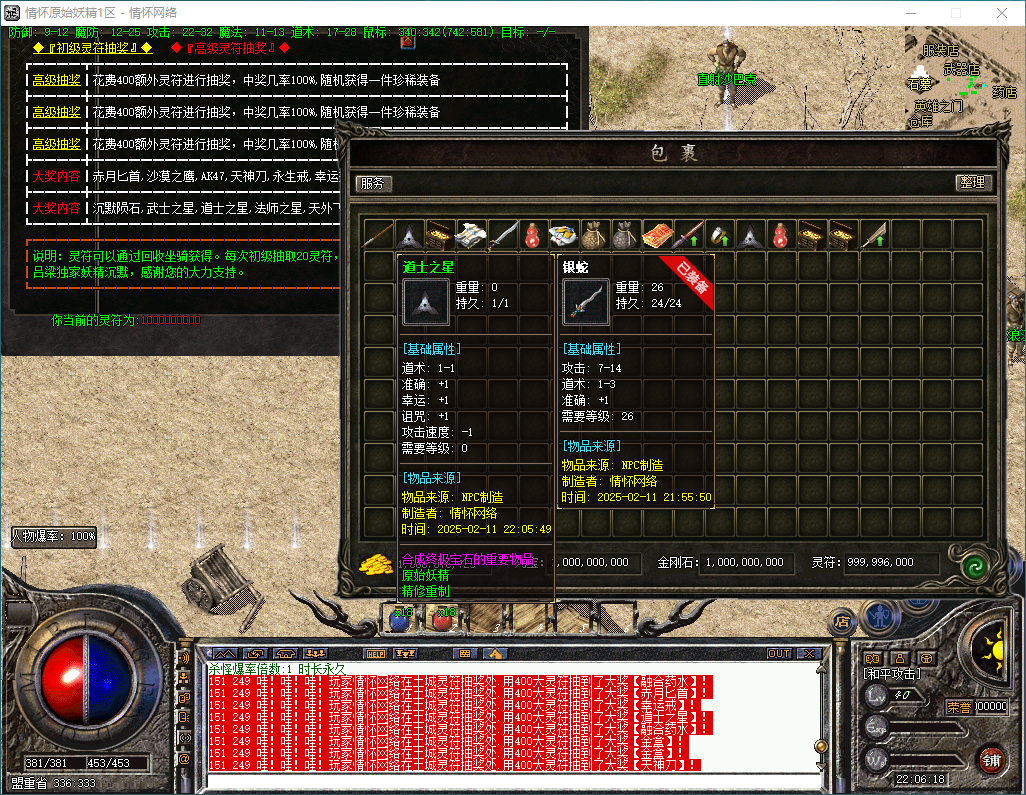
Task: Close the chat panel with X button
Action: pyautogui.click(x=808, y=653)
